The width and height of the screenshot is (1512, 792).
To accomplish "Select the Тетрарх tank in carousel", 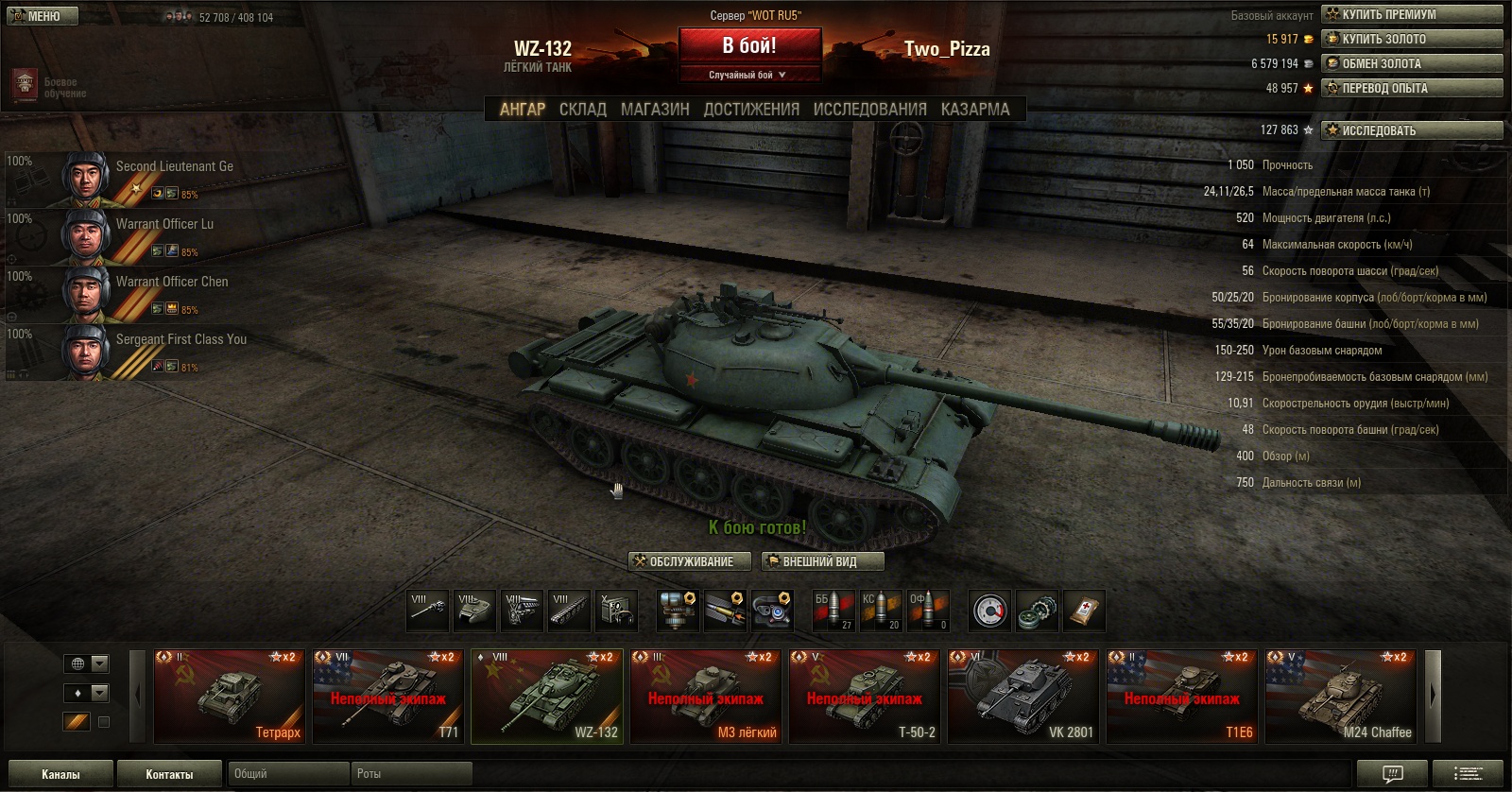I will point(229,696).
